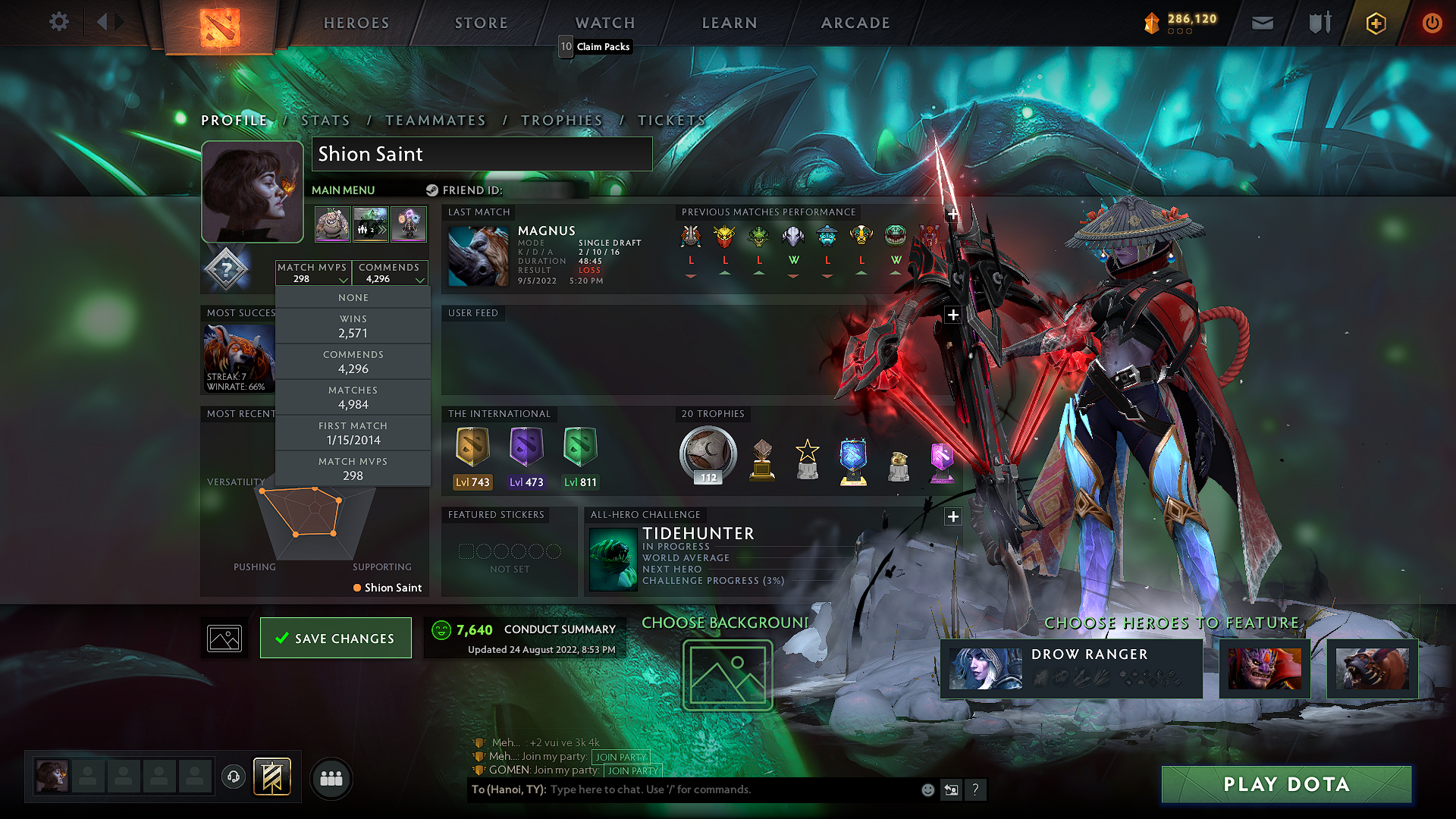Quit the game with the power button
This screenshot has width=1456, height=819.
click(x=1432, y=23)
